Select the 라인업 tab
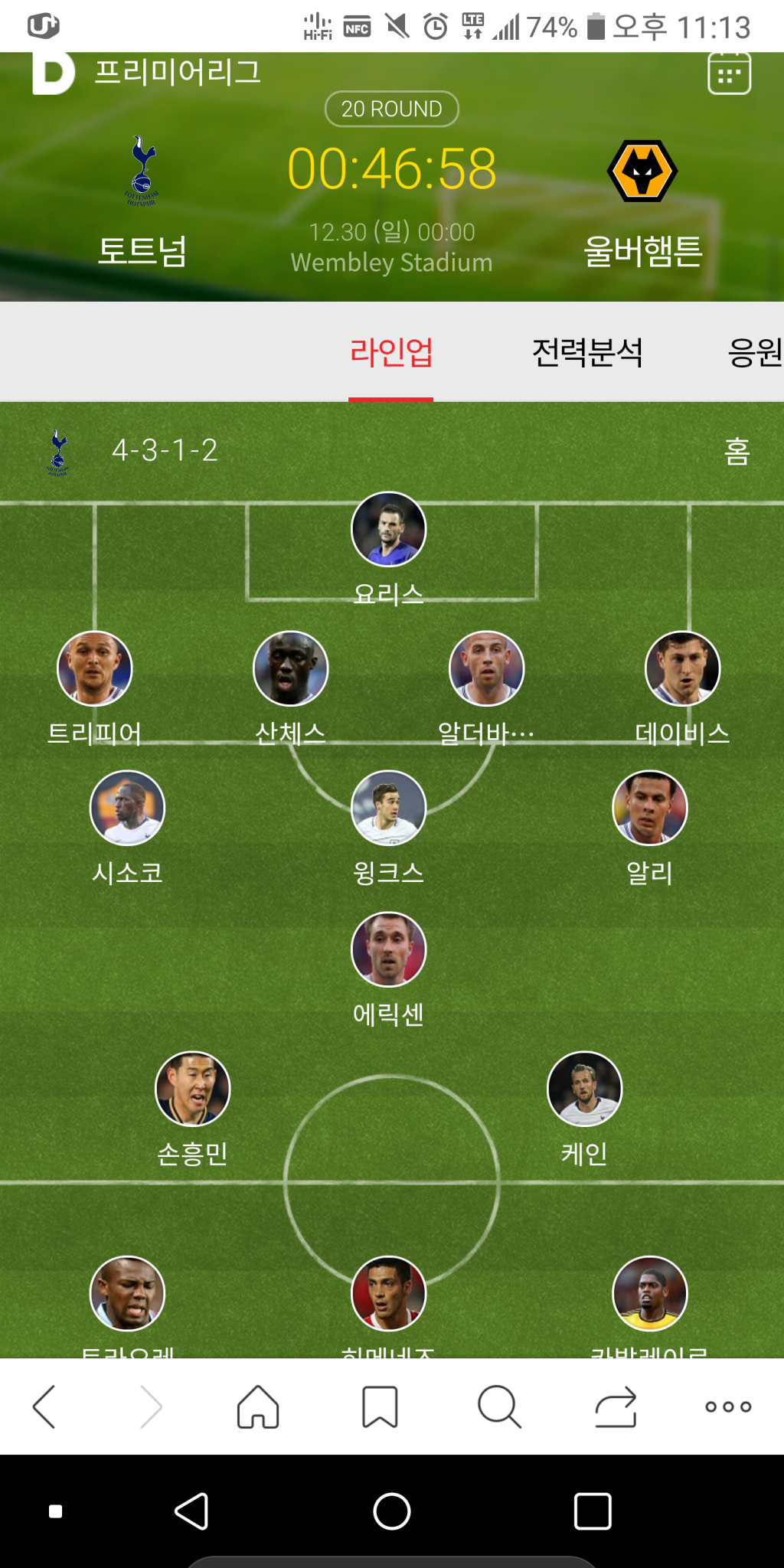This screenshot has width=784, height=1568. [x=391, y=352]
